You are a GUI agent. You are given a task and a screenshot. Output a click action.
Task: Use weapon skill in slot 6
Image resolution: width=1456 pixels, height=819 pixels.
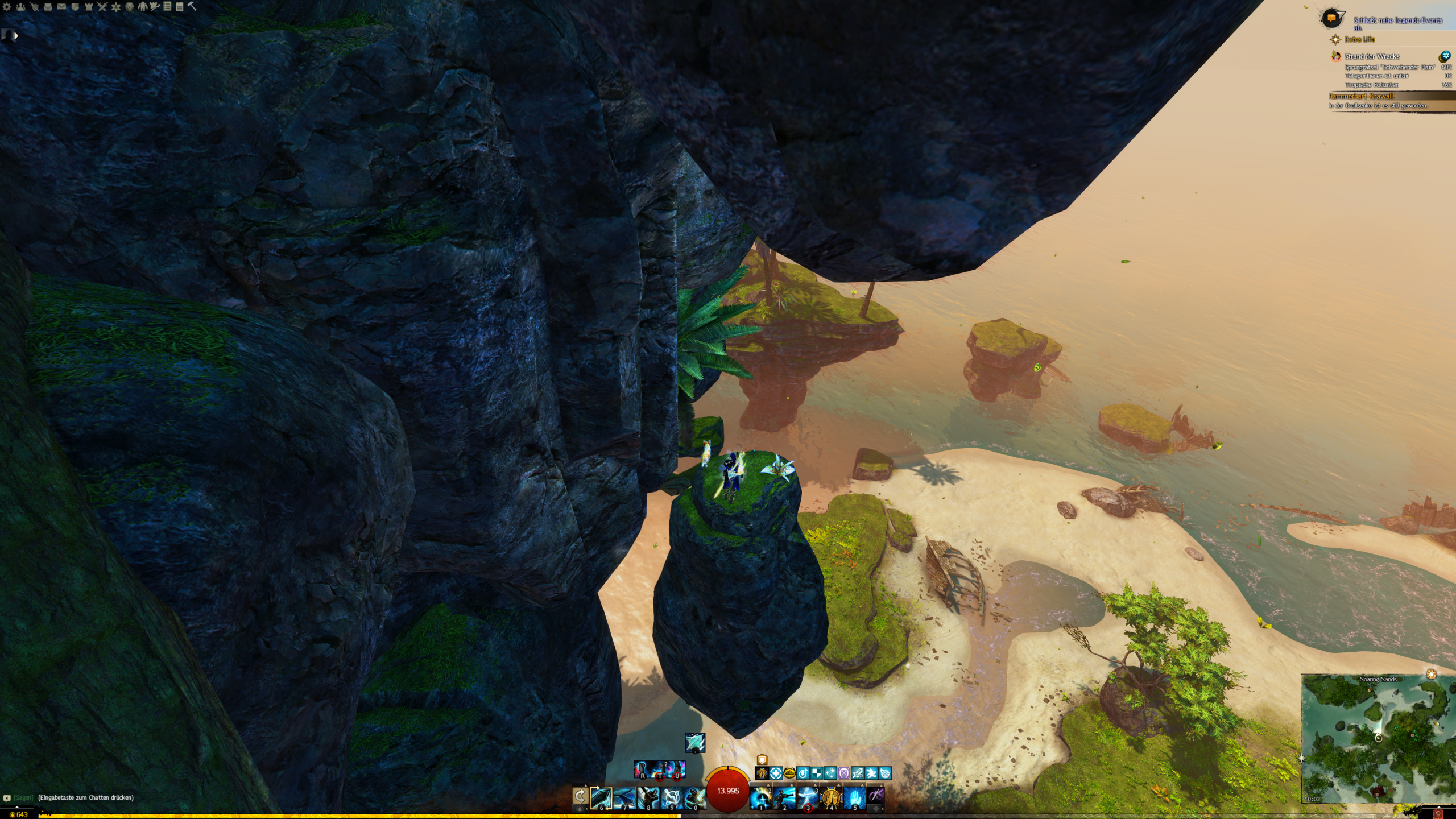click(x=601, y=798)
